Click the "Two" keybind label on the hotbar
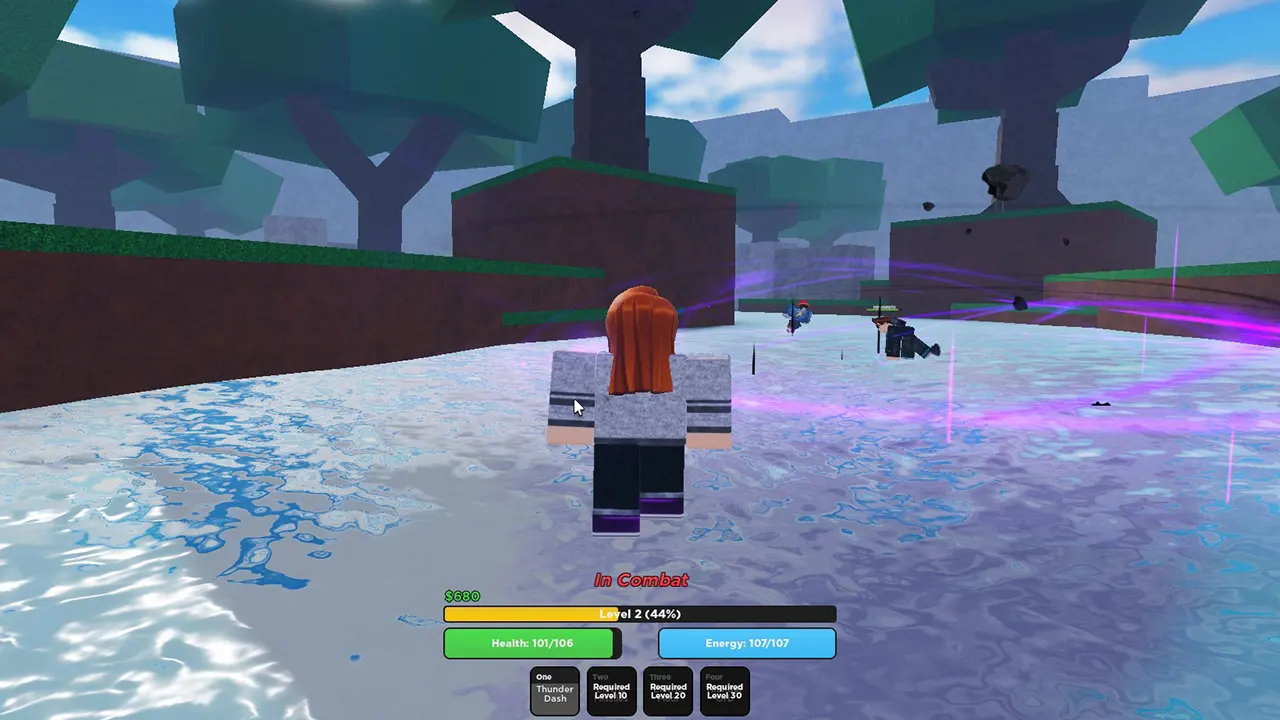1280x720 pixels. point(598,676)
